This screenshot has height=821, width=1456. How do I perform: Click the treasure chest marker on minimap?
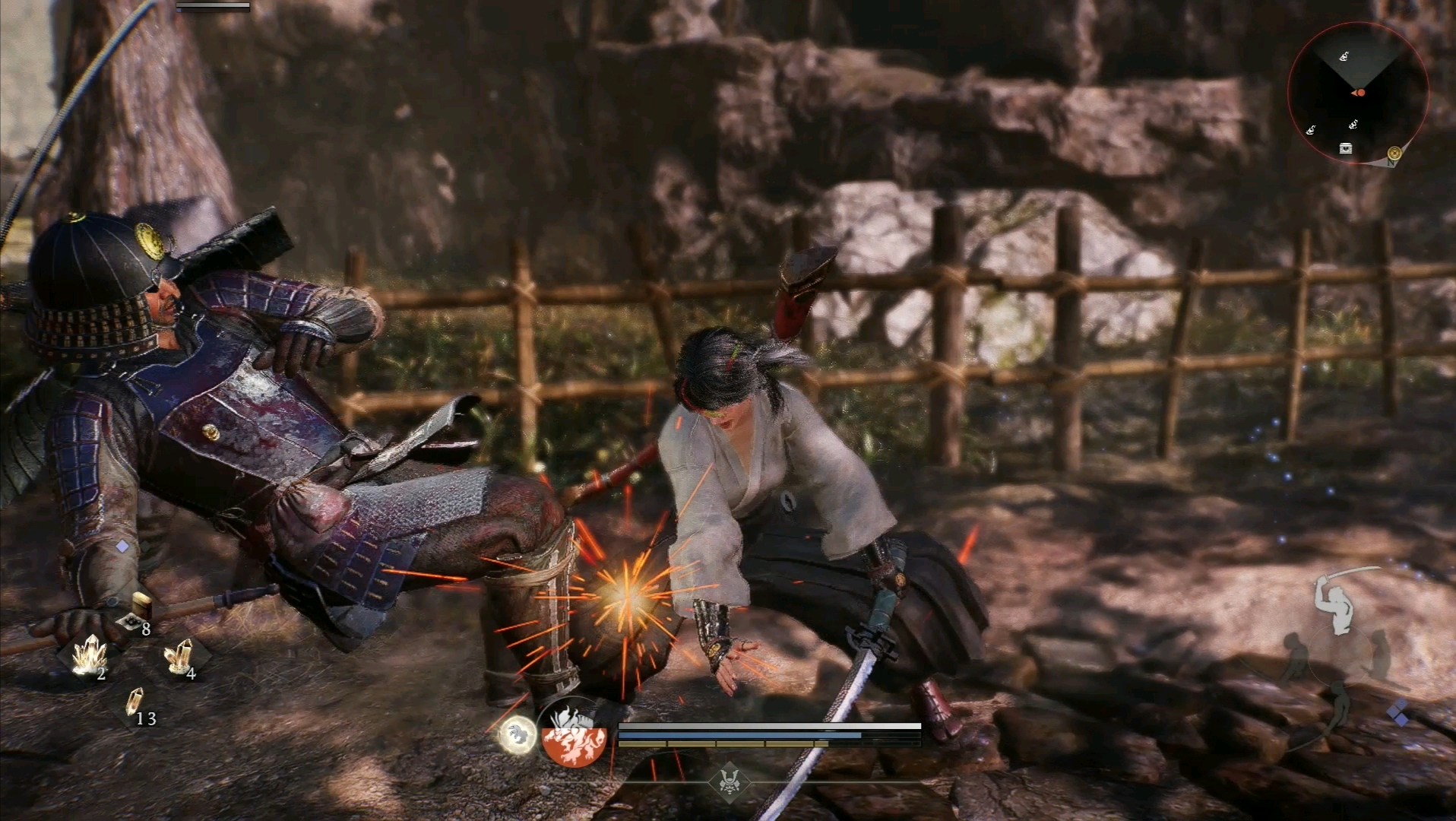click(x=1346, y=148)
